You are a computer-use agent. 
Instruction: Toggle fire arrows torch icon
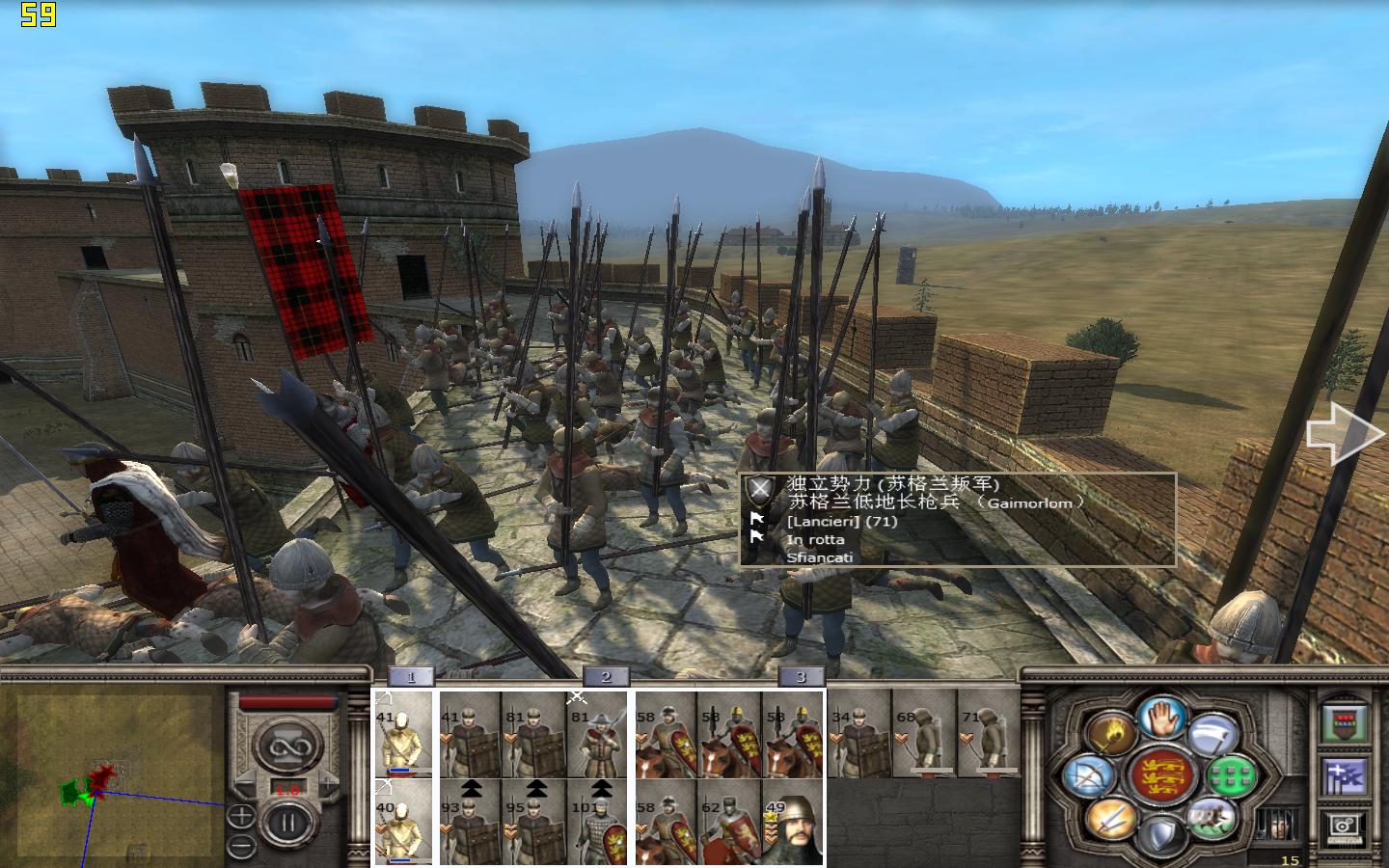pyautogui.click(x=1111, y=734)
